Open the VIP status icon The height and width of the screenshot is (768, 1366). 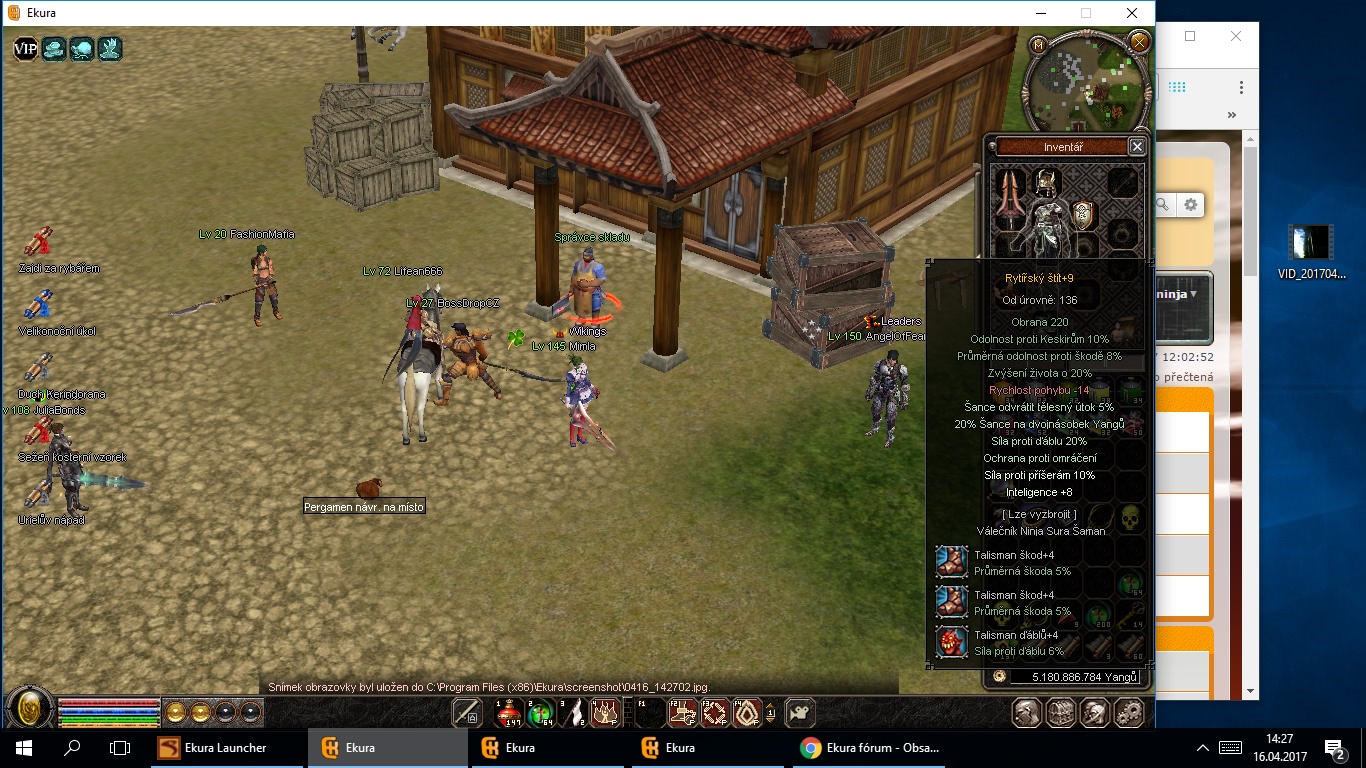pos(25,48)
